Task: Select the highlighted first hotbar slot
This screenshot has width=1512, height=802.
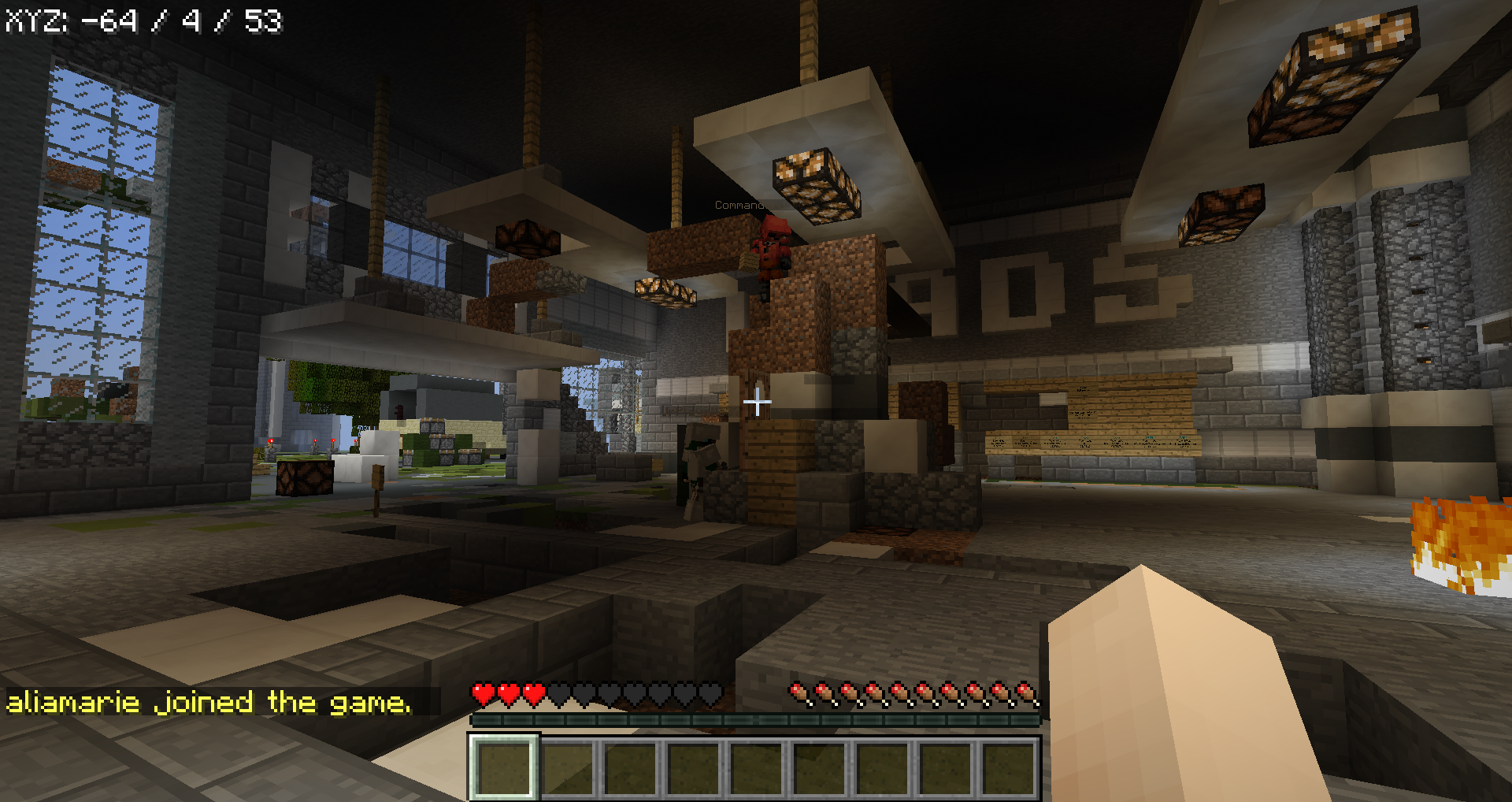Action: (504, 768)
